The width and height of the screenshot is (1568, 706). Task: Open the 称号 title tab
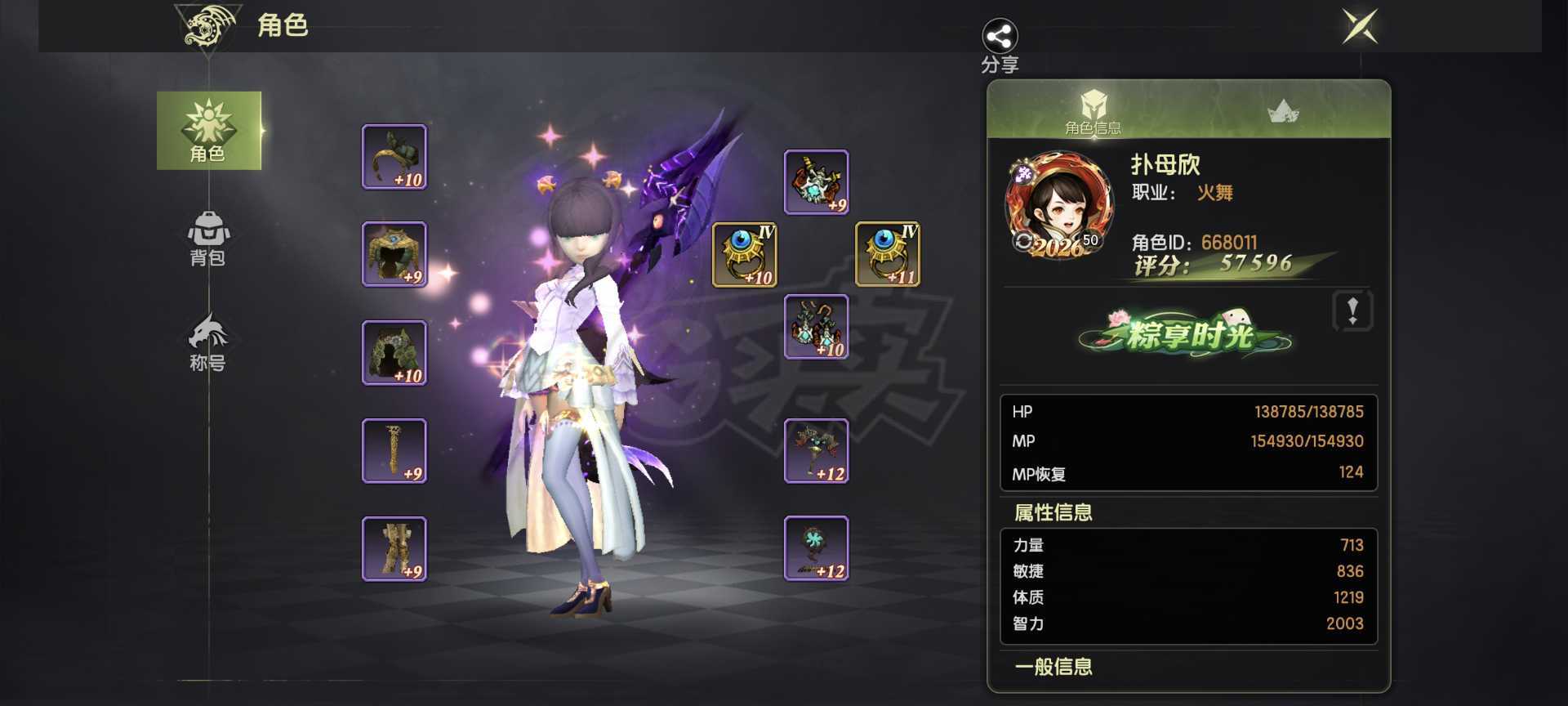click(x=208, y=343)
